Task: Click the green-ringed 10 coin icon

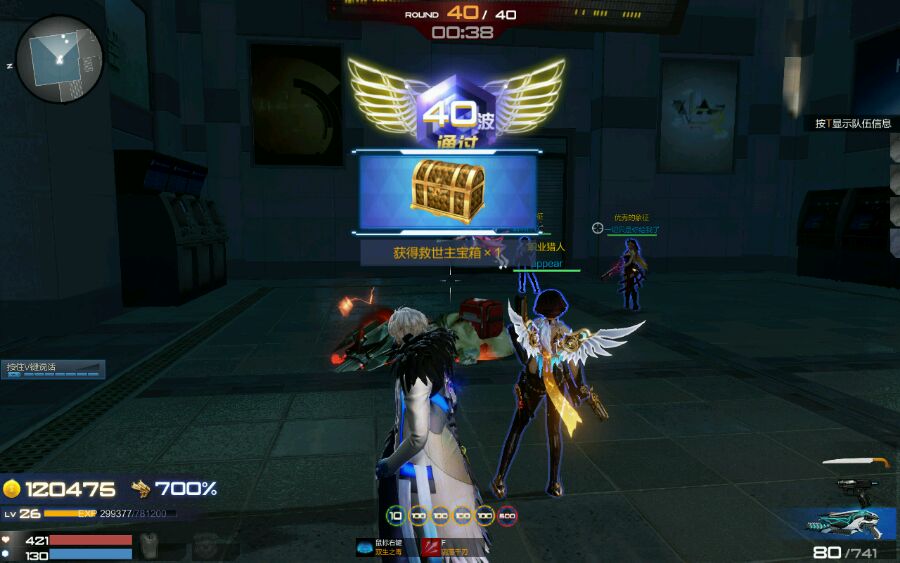Action: point(395,516)
